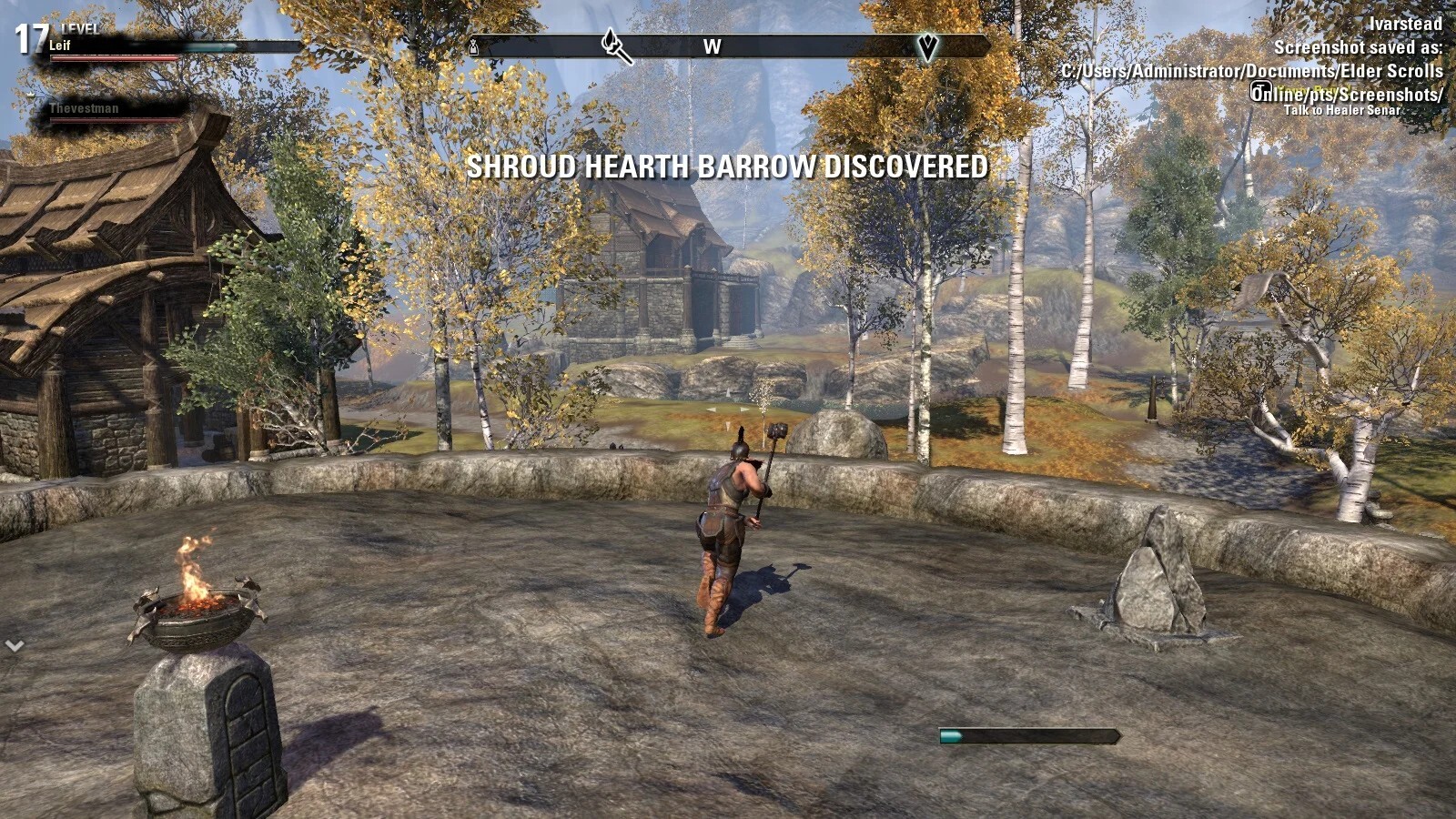Expand the chat window with the chevron arrow

coord(15,646)
